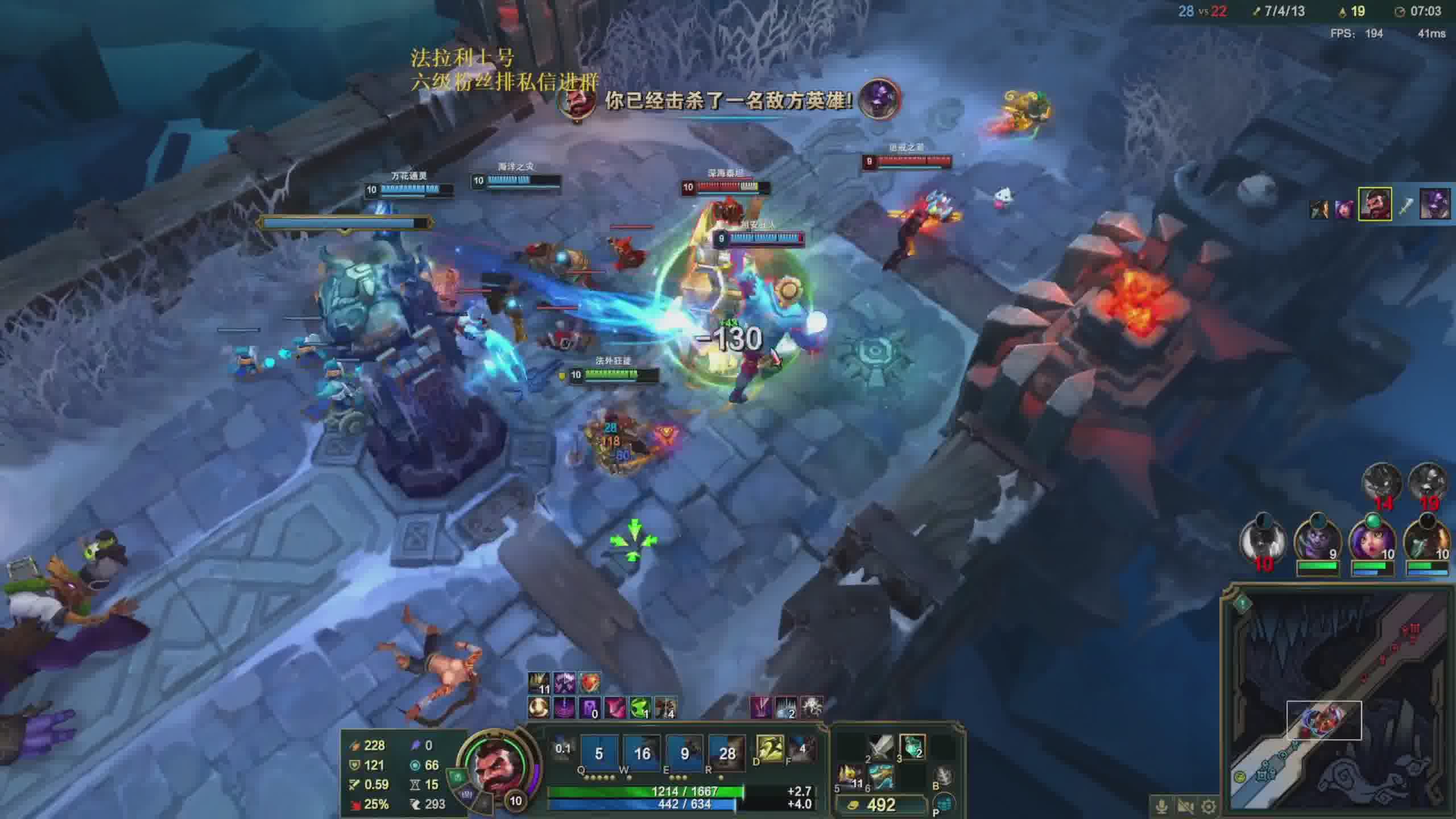1456x819 pixels.
Task: Use the F summoner spell on cooldown
Action: [802, 748]
